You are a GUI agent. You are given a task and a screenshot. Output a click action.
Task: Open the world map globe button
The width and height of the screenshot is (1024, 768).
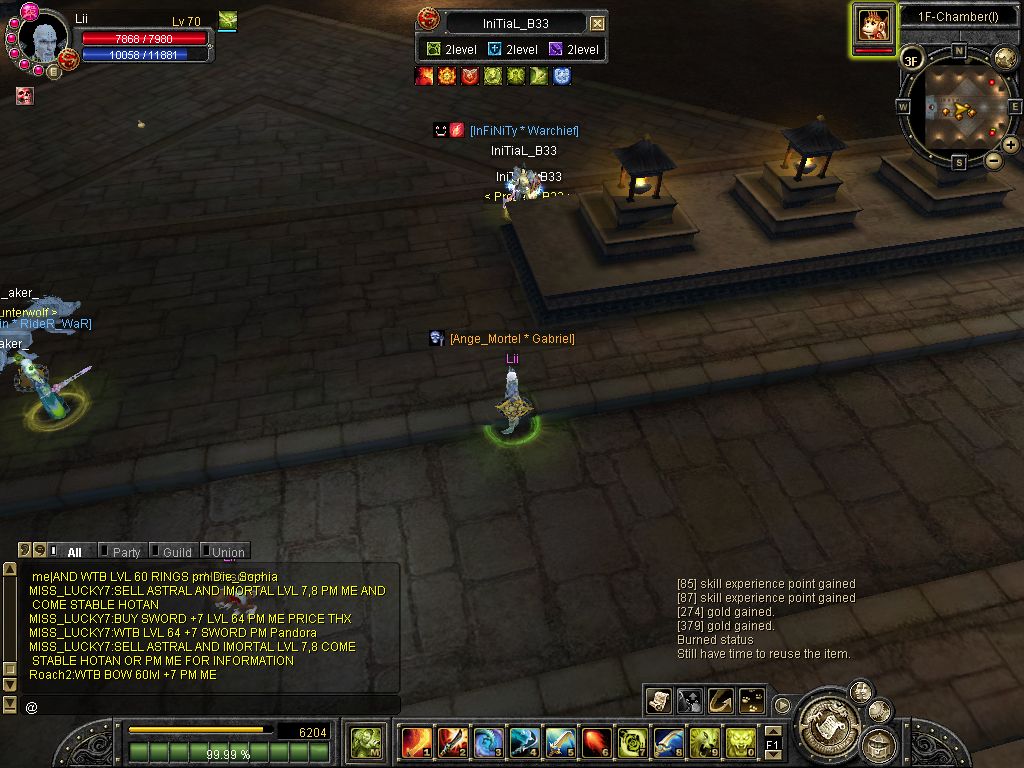click(1004, 59)
